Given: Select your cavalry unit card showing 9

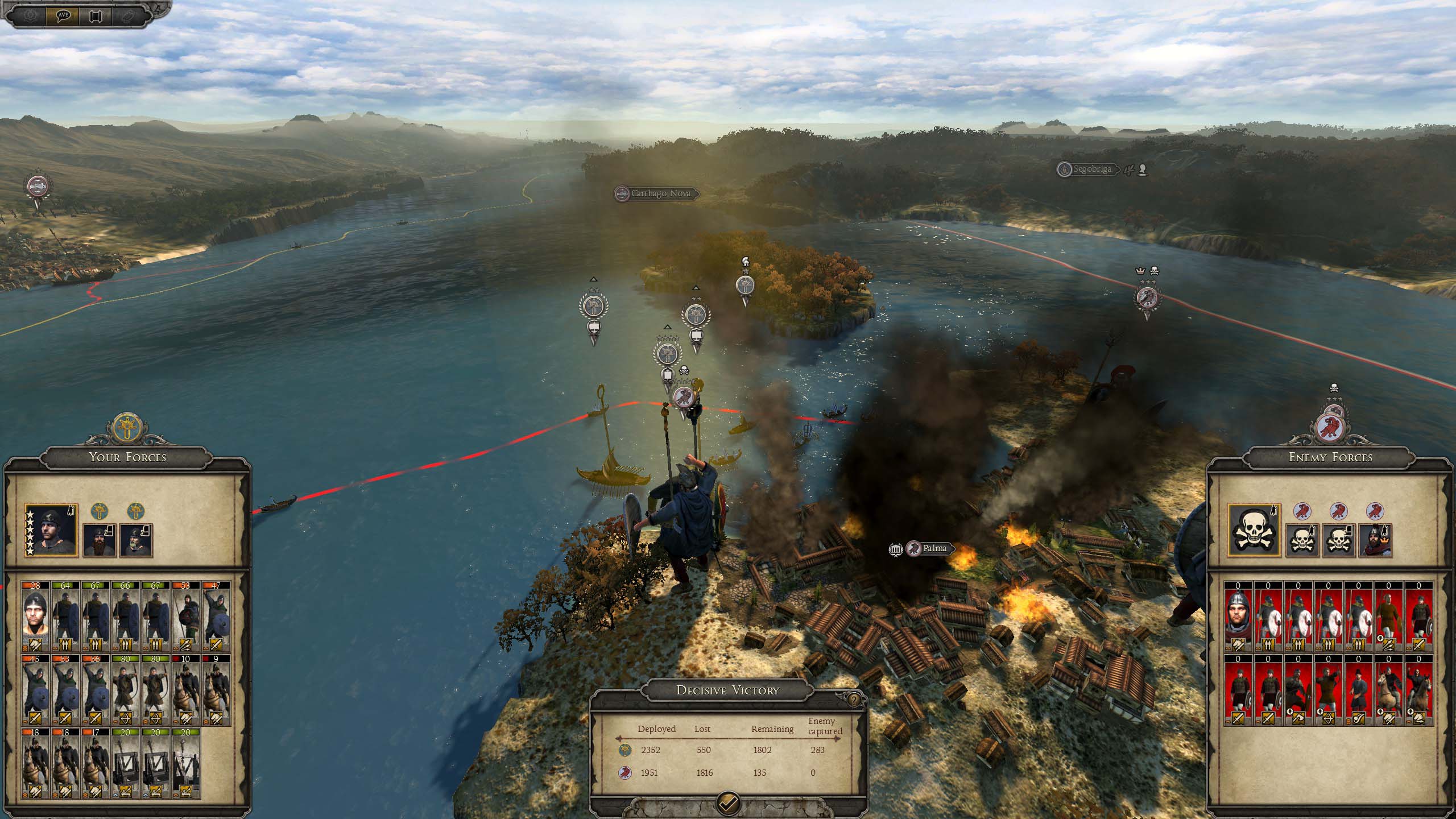Looking at the screenshot, I should pos(216,689).
